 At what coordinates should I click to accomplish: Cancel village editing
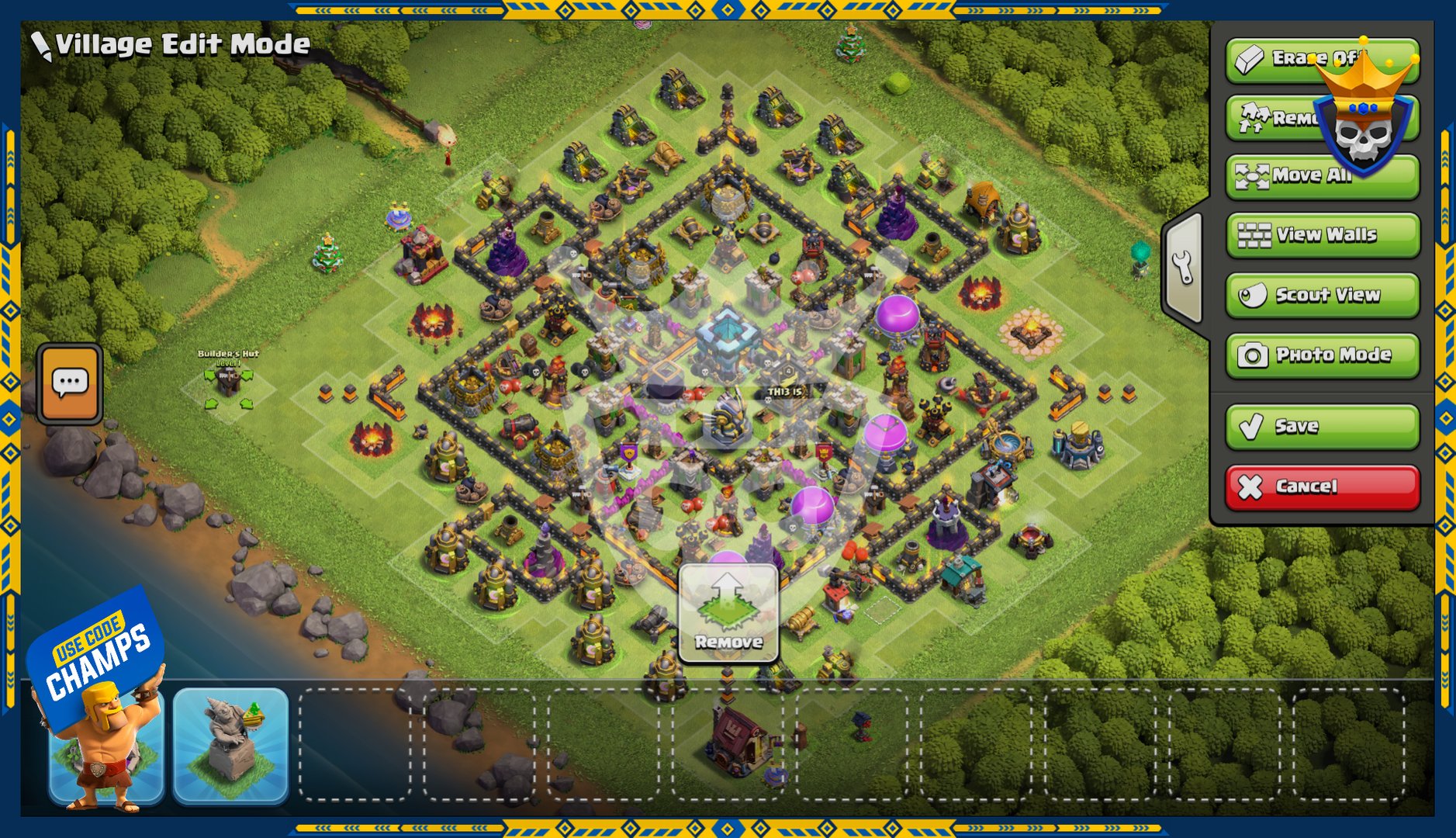coord(1322,487)
